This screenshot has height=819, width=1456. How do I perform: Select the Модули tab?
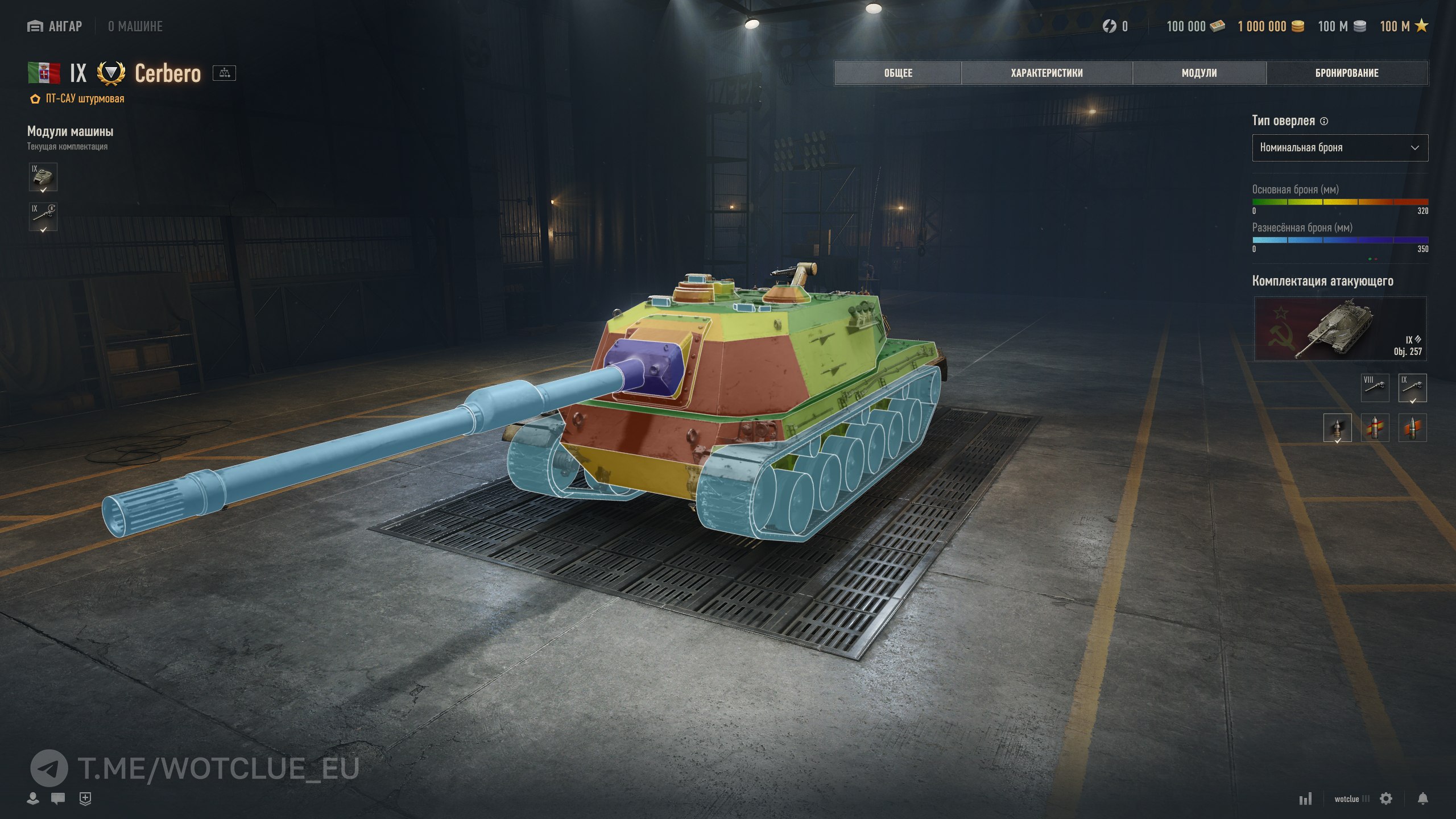[x=1199, y=73]
